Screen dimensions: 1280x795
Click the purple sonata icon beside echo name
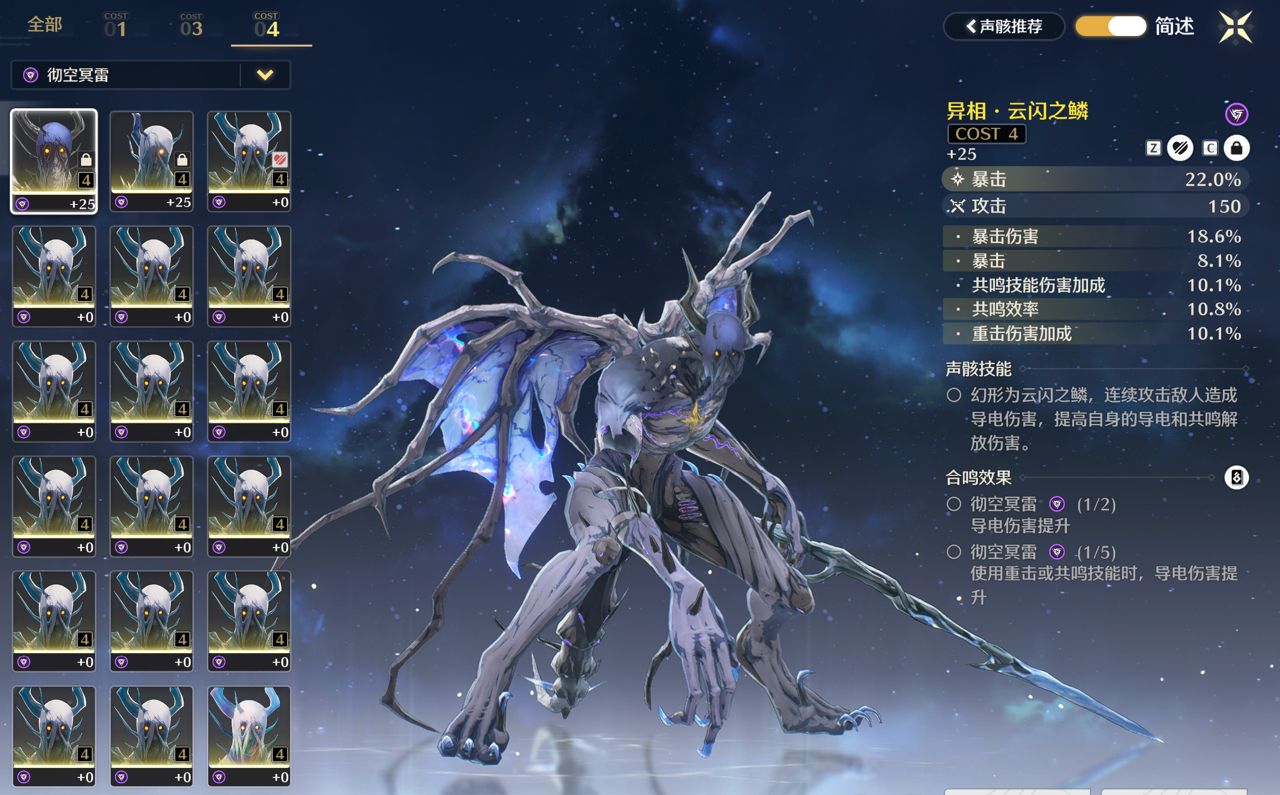(x=1236, y=114)
